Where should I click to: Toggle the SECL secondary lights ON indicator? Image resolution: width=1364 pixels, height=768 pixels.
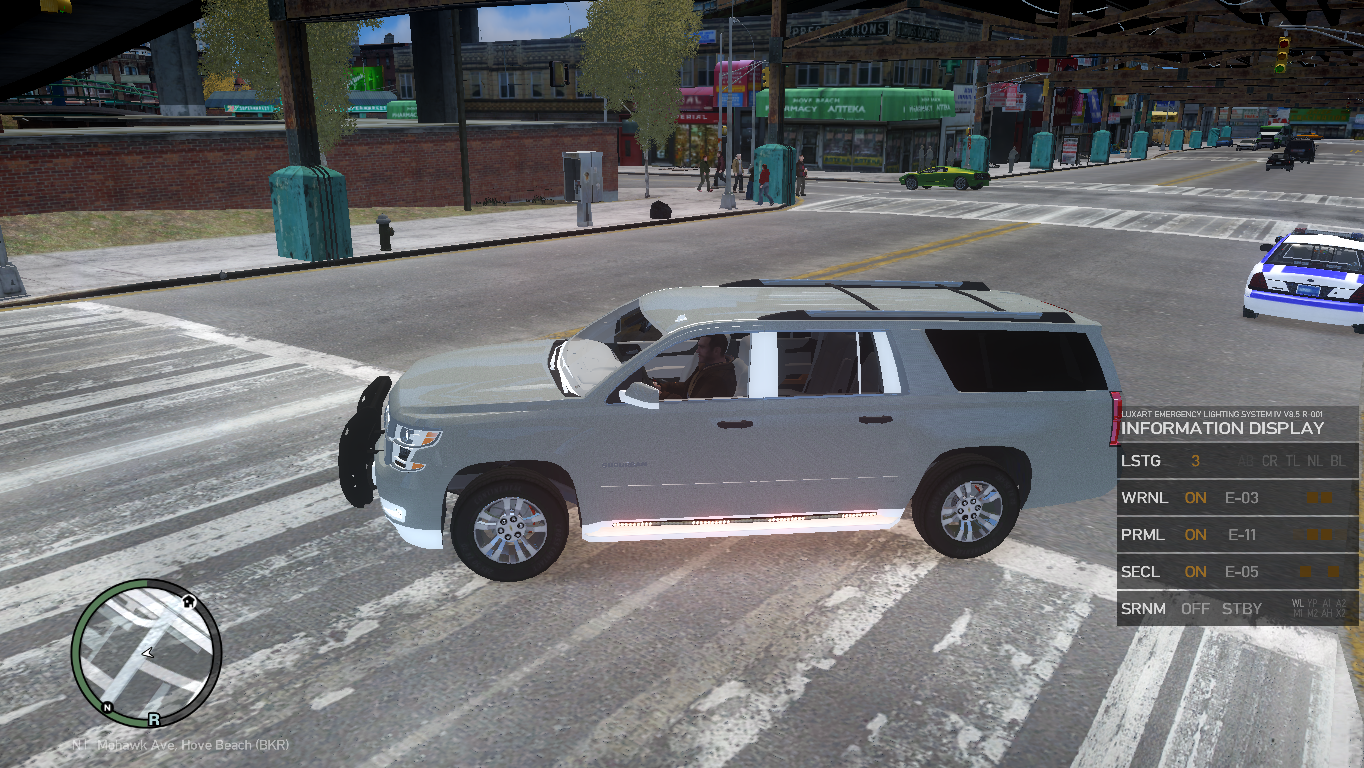tap(1195, 572)
